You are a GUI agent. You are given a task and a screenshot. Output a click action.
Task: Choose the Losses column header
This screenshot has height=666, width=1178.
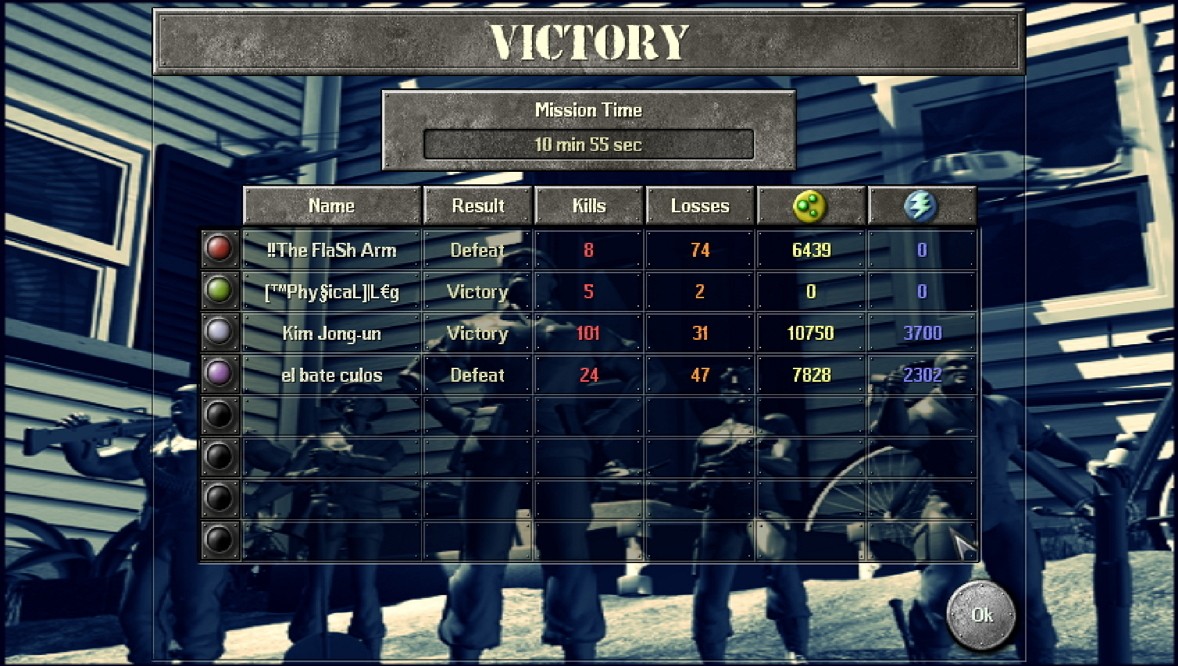[699, 206]
